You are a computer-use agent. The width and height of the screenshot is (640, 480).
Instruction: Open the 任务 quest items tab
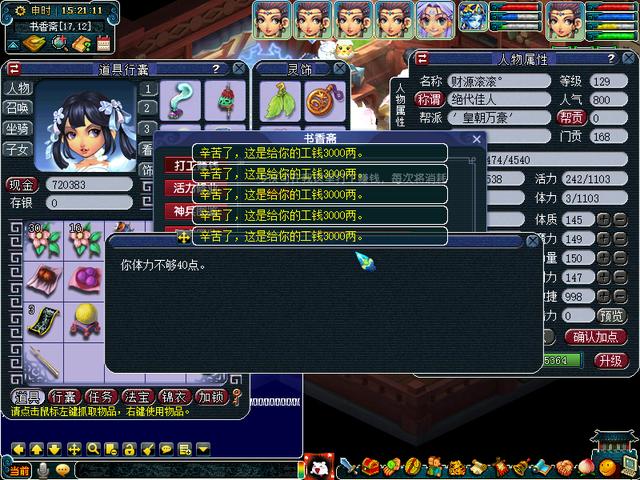point(100,396)
